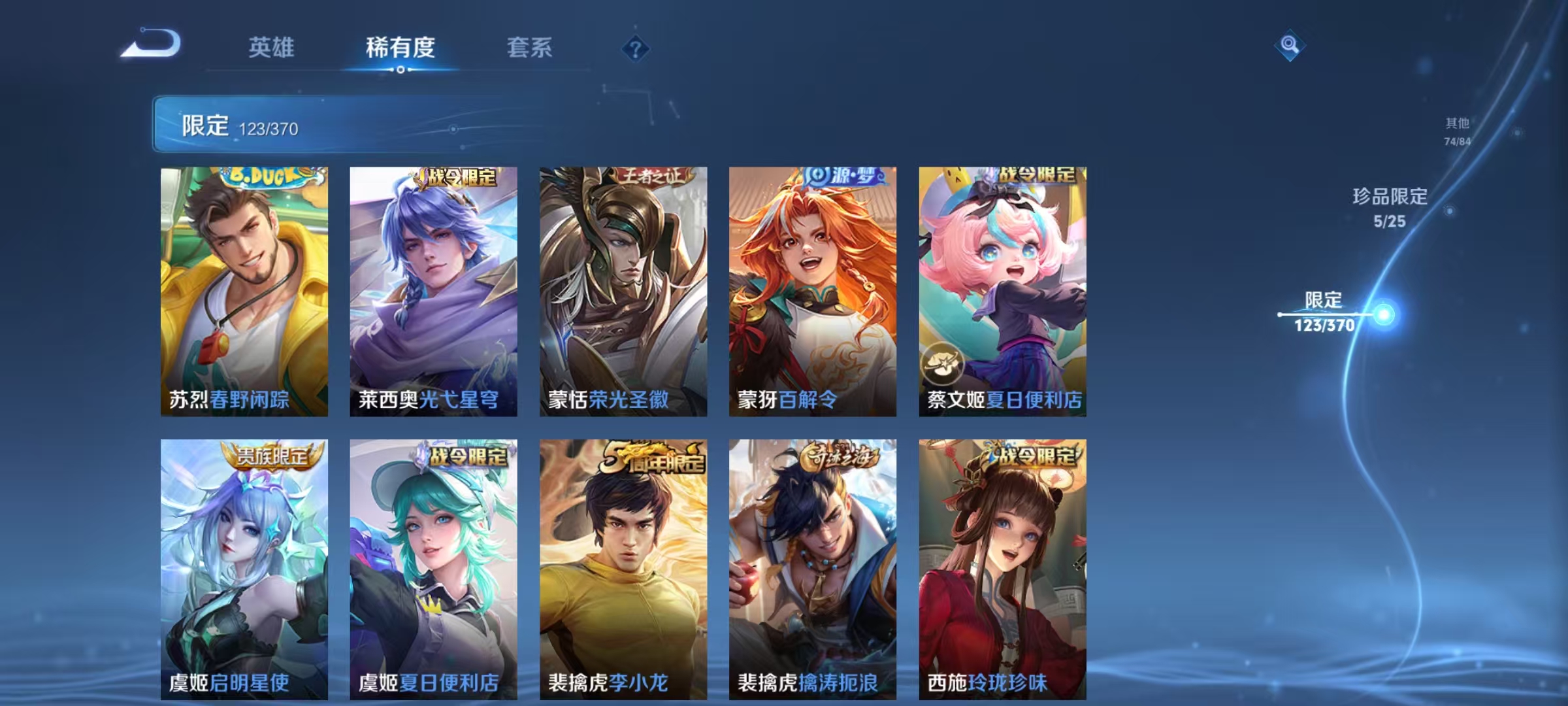Open the 套系 tab
The height and width of the screenshot is (706, 1568).
(530, 48)
